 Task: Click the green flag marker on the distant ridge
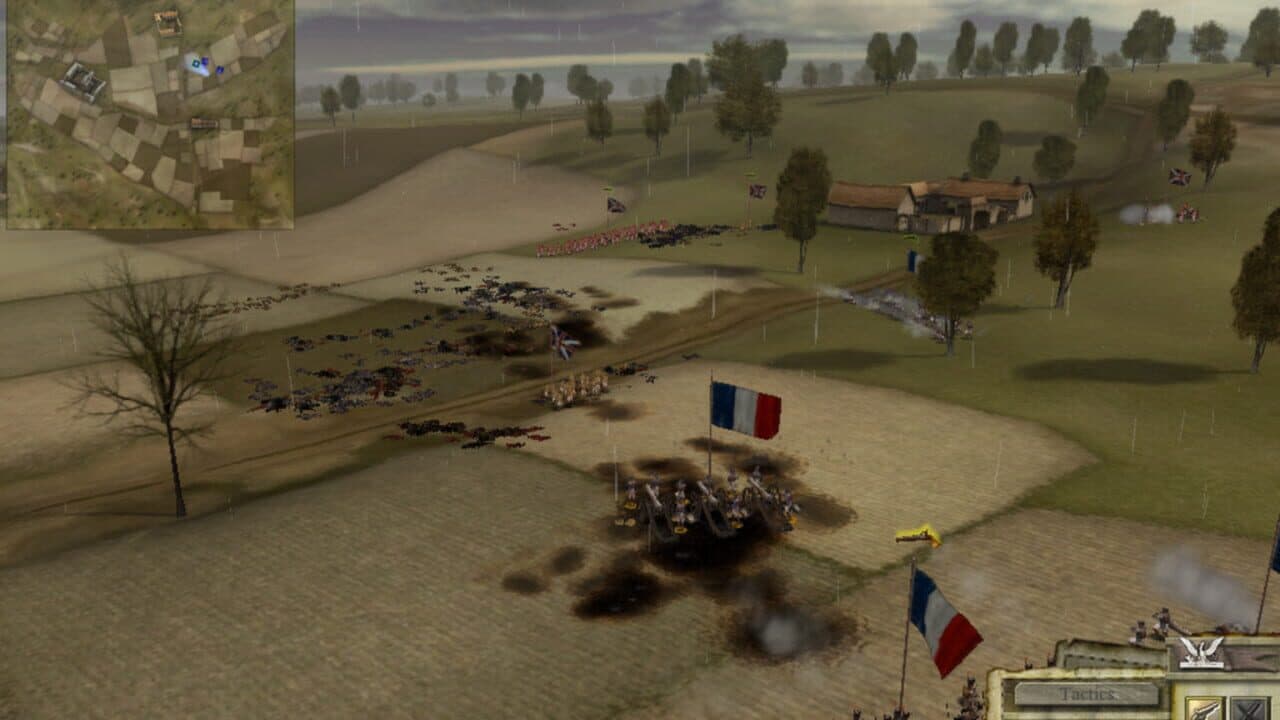(606, 190)
